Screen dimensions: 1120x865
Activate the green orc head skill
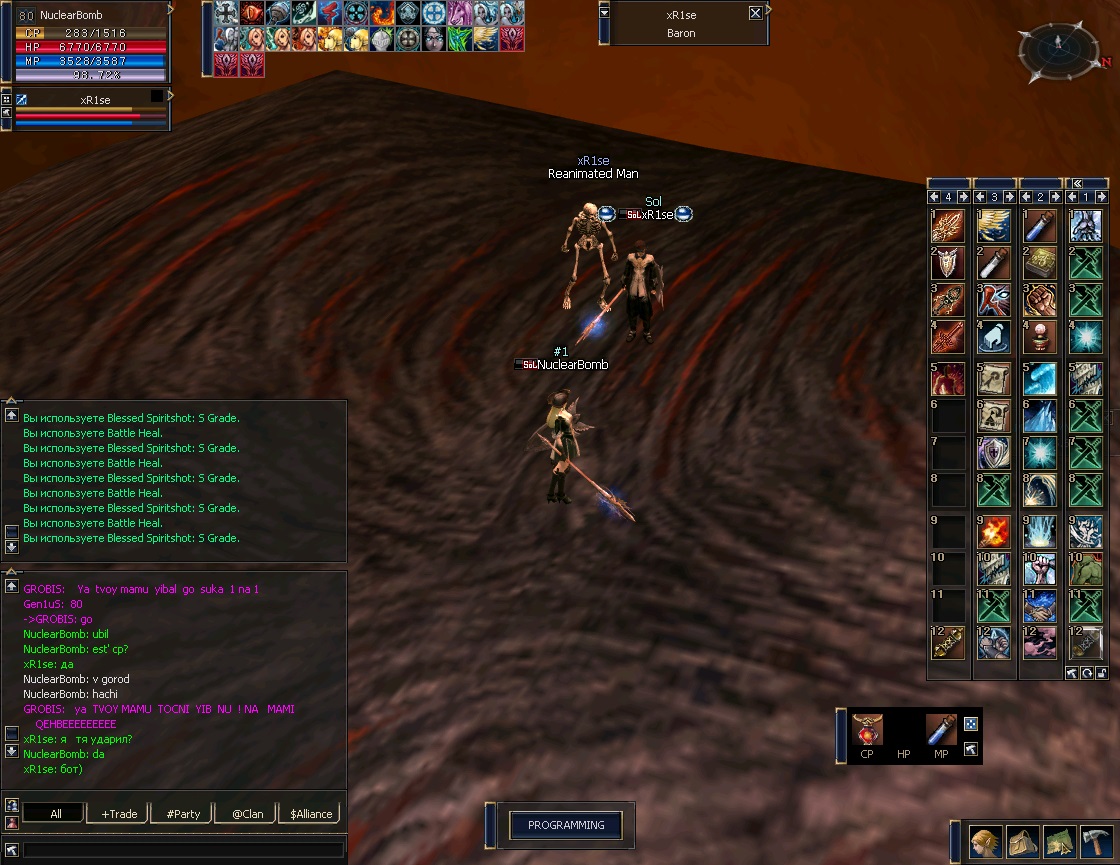pyautogui.click(x=1086, y=569)
